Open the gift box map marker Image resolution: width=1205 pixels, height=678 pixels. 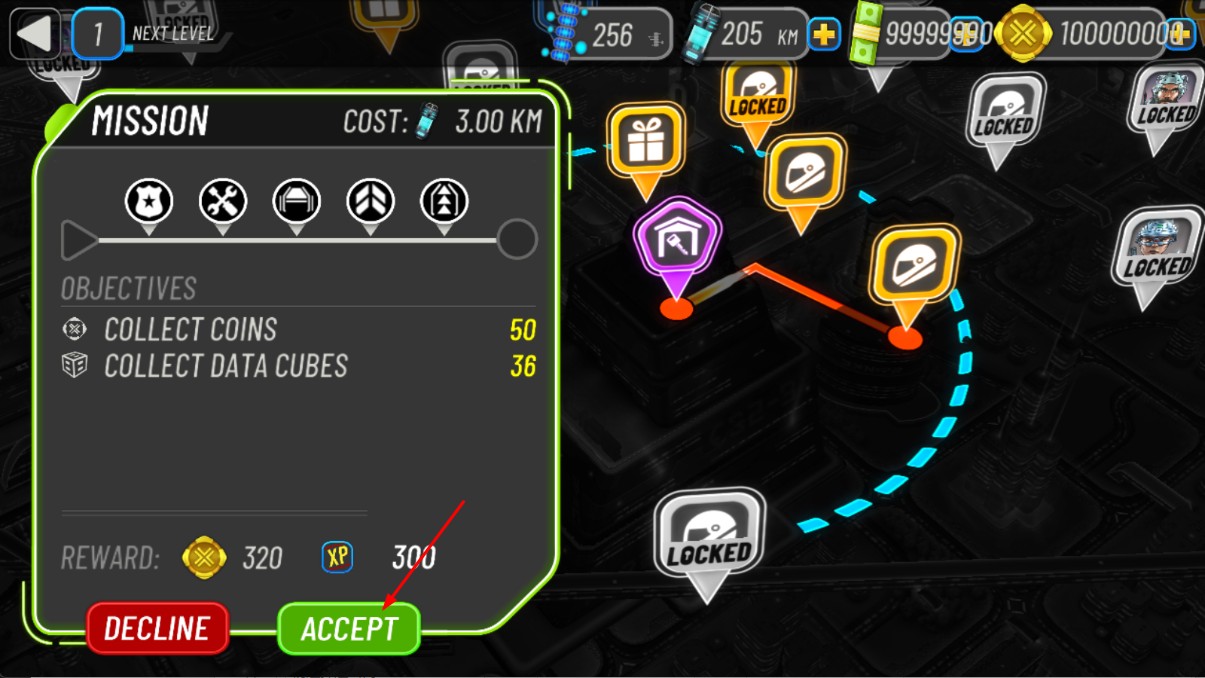click(645, 142)
